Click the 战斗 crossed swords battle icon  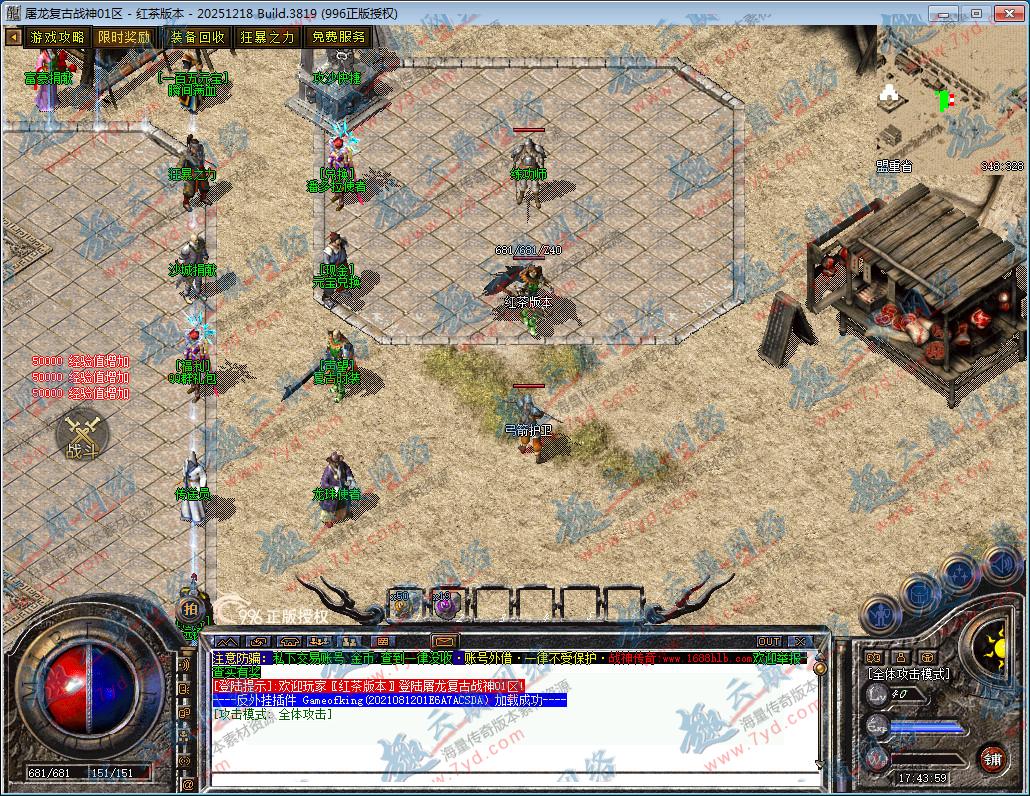(x=82, y=436)
